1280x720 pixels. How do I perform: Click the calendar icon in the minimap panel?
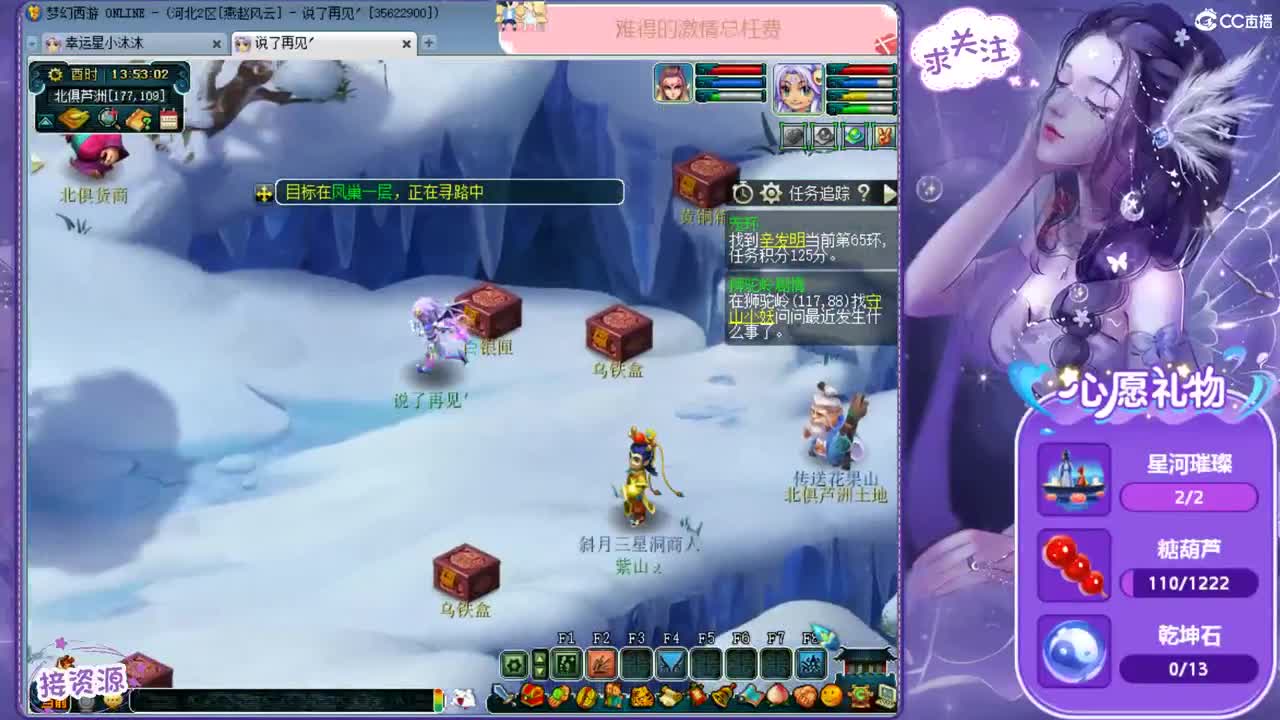169,118
